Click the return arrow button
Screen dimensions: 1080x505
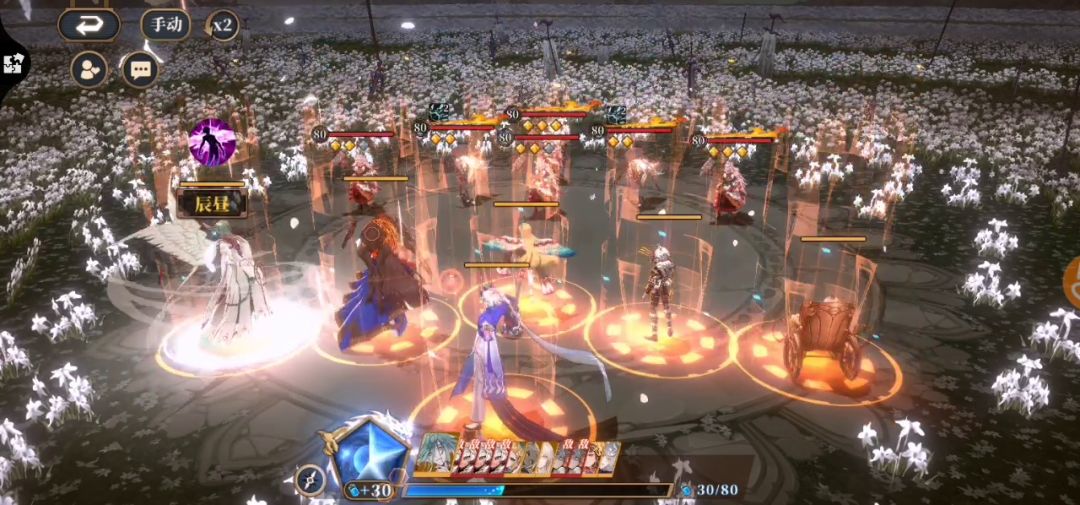(88, 25)
